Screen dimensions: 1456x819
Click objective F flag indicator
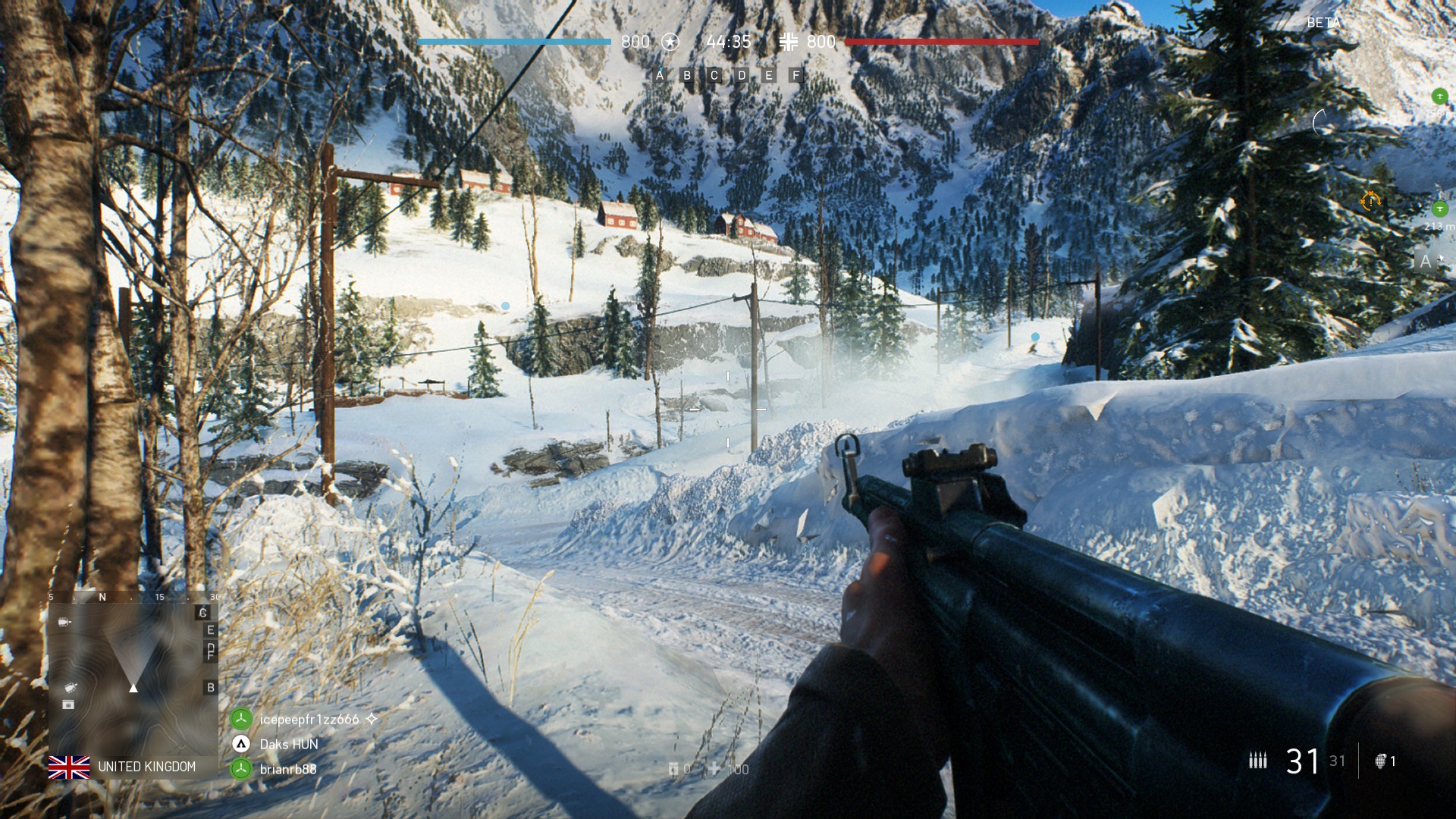[795, 75]
